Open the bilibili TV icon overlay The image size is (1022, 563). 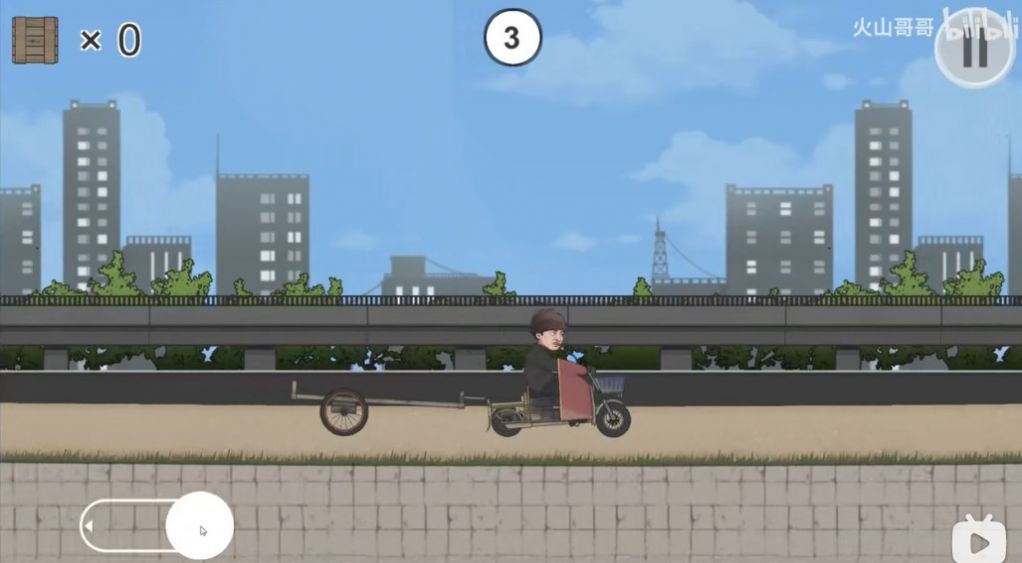pyautogui.click(x=979, y=540)
